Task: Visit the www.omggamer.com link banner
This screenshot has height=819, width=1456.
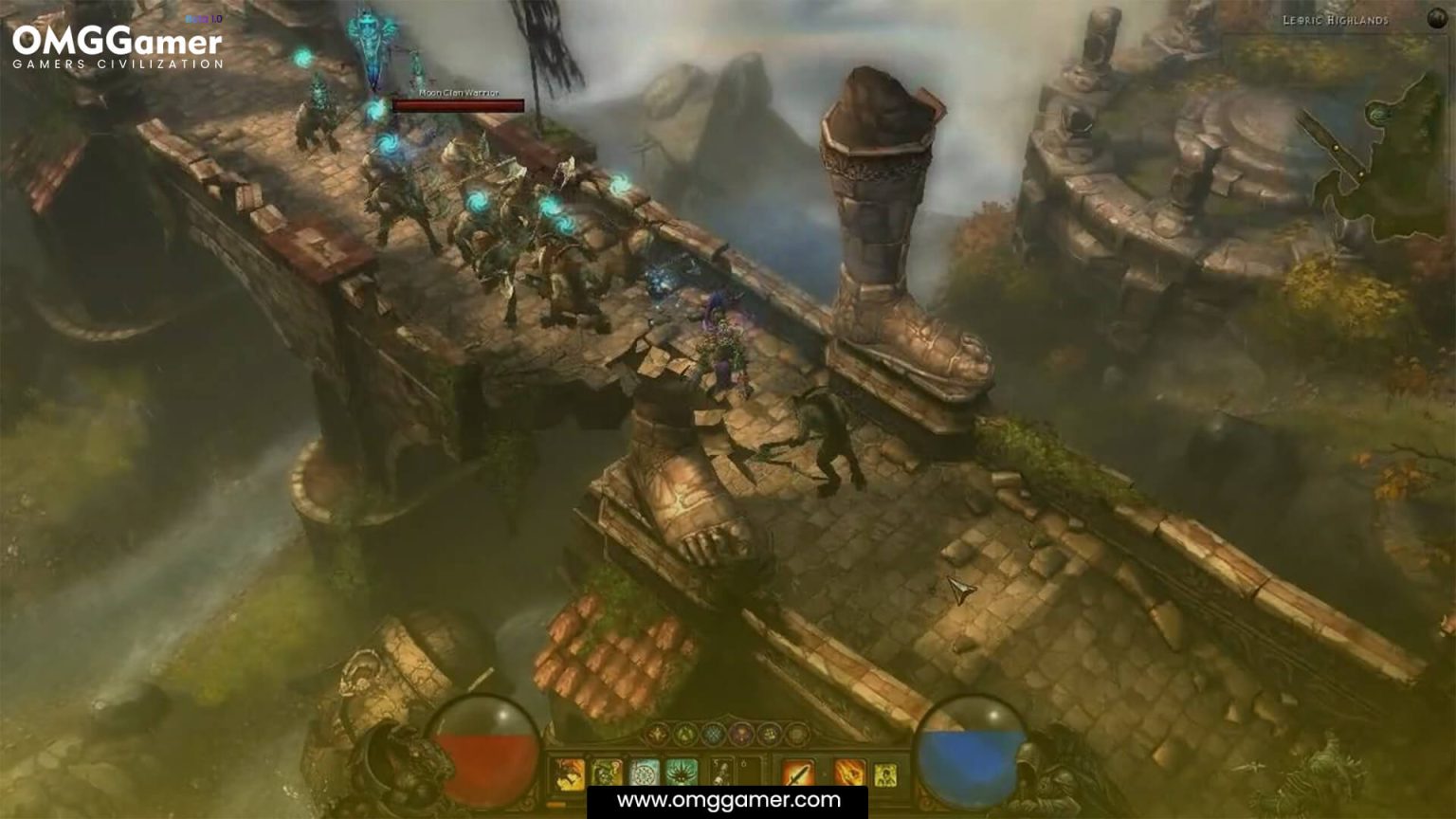Action: (728, 801)
